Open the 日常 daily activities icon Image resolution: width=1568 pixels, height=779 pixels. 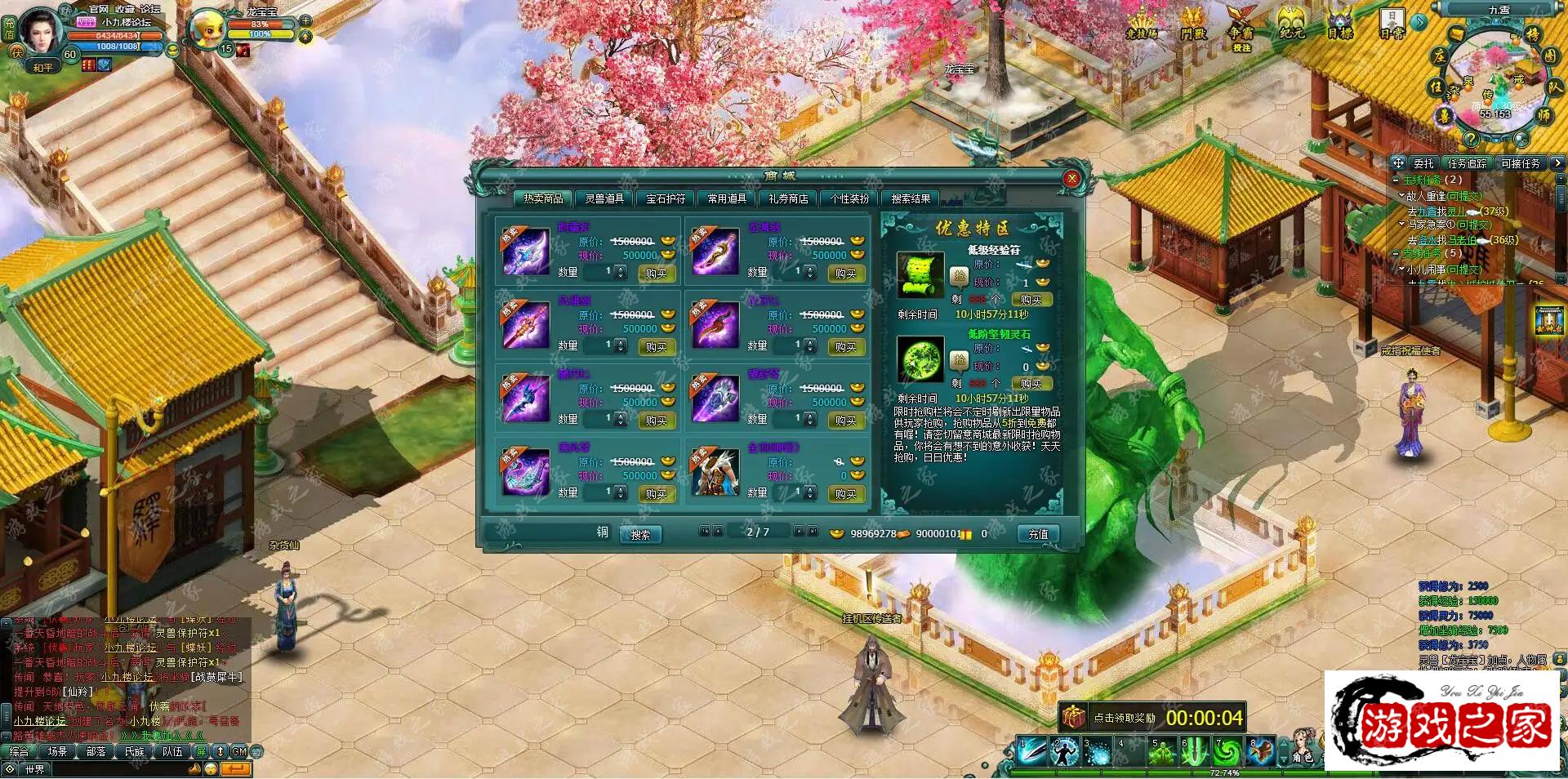1392,24
